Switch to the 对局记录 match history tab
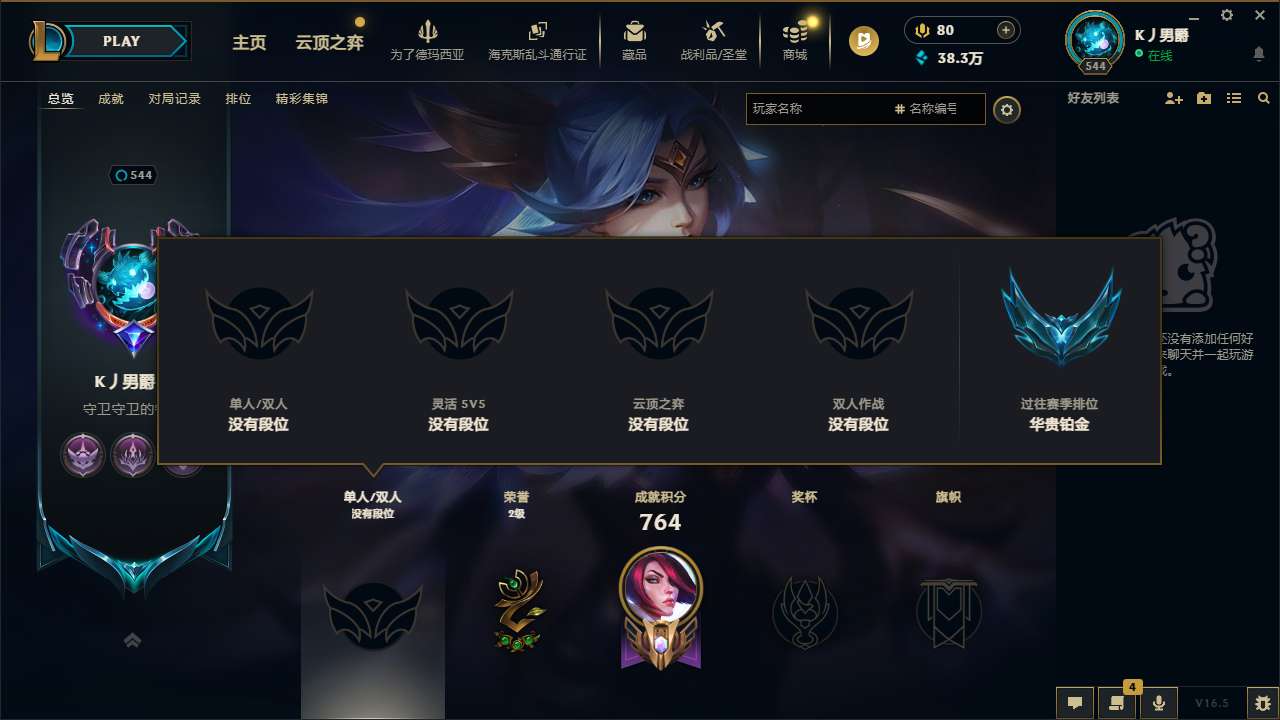Image resolution: width=1280 pixels, height=720 pixels. tap(175, 98)
